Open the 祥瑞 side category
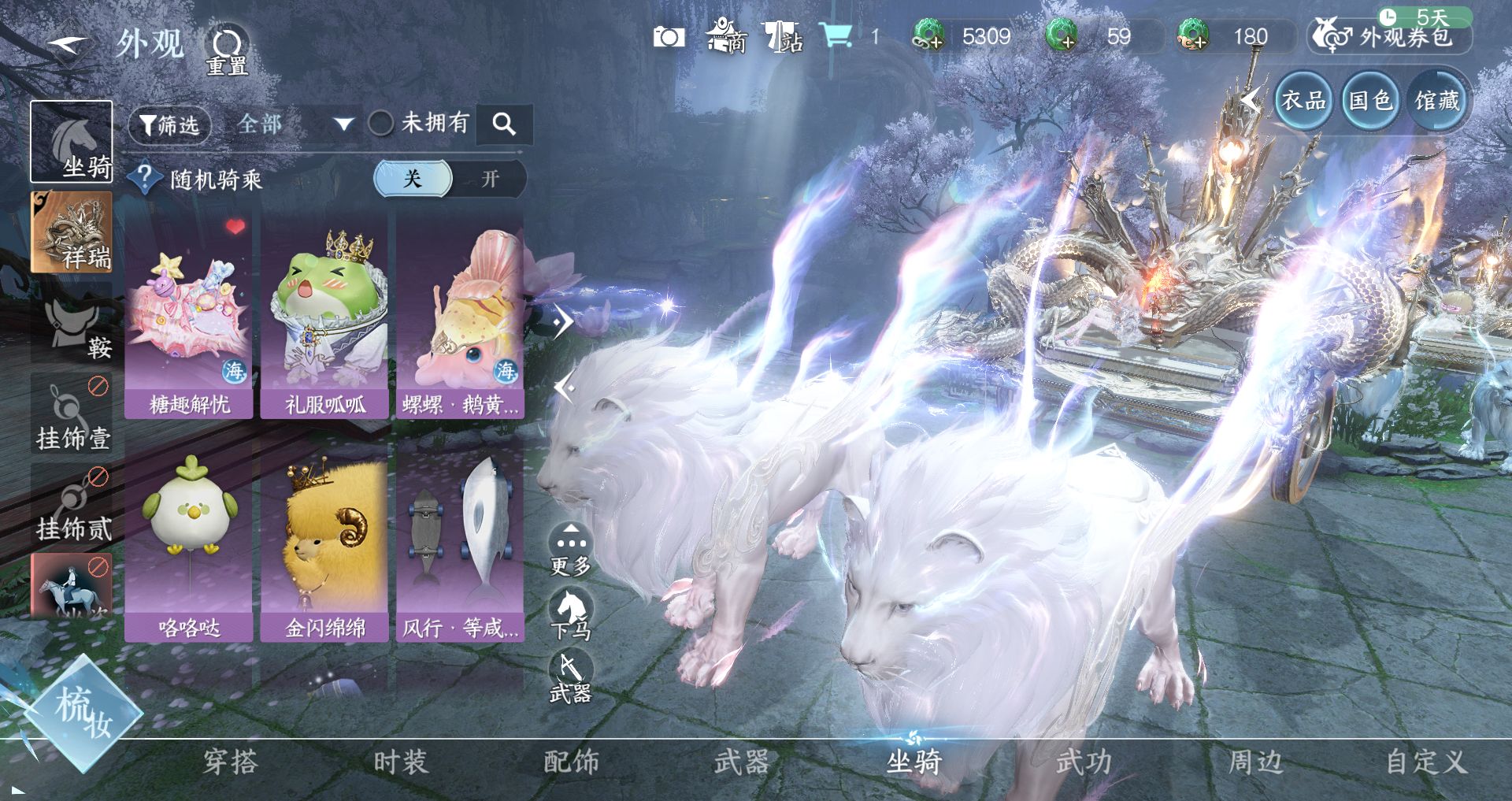 click(x=72, y=232)
